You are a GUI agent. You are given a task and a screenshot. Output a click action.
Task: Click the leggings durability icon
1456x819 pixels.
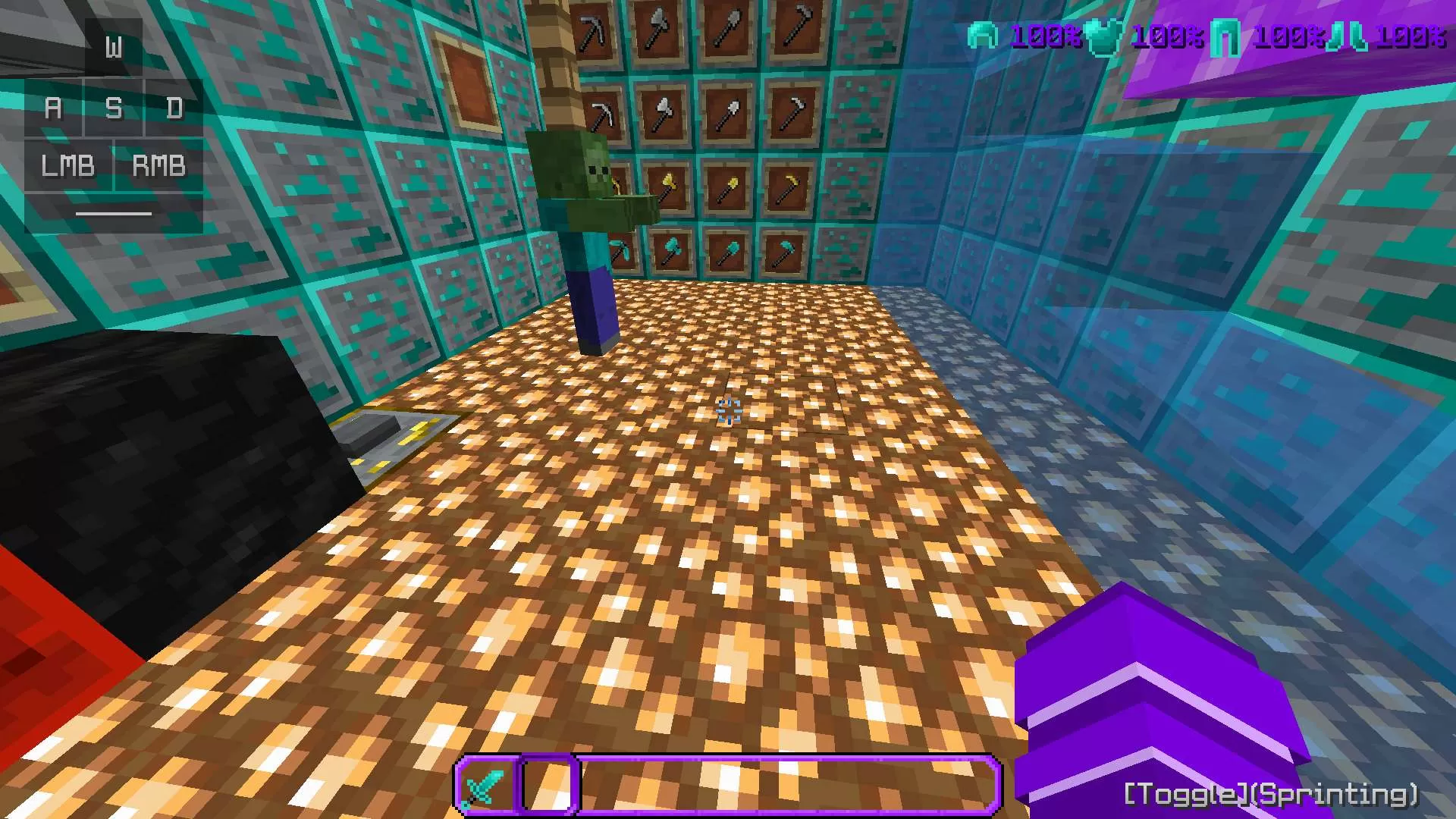(1226, 33)
